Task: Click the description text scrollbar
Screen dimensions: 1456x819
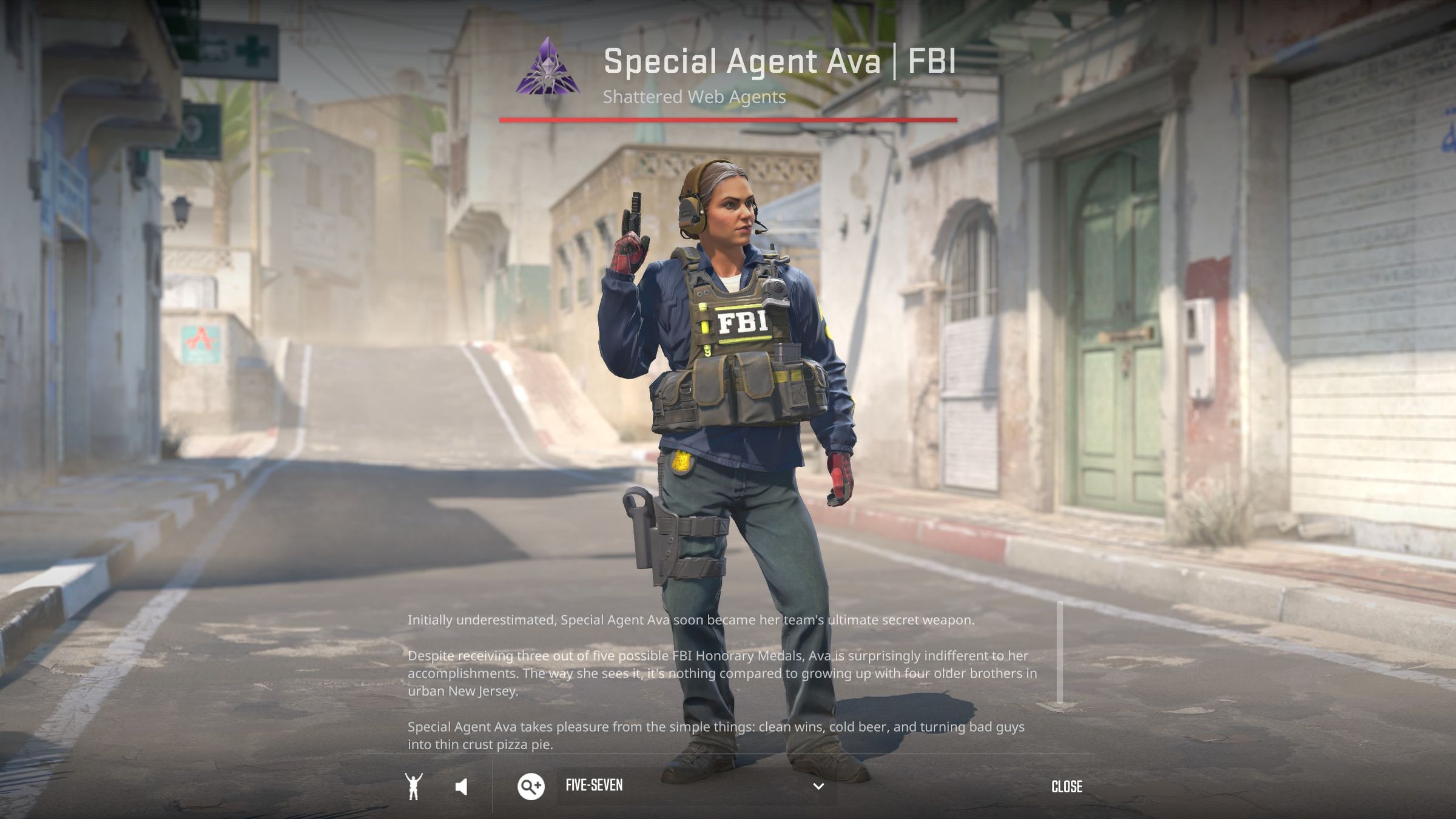Action: pyautogui.click(x=1060, y=653)
